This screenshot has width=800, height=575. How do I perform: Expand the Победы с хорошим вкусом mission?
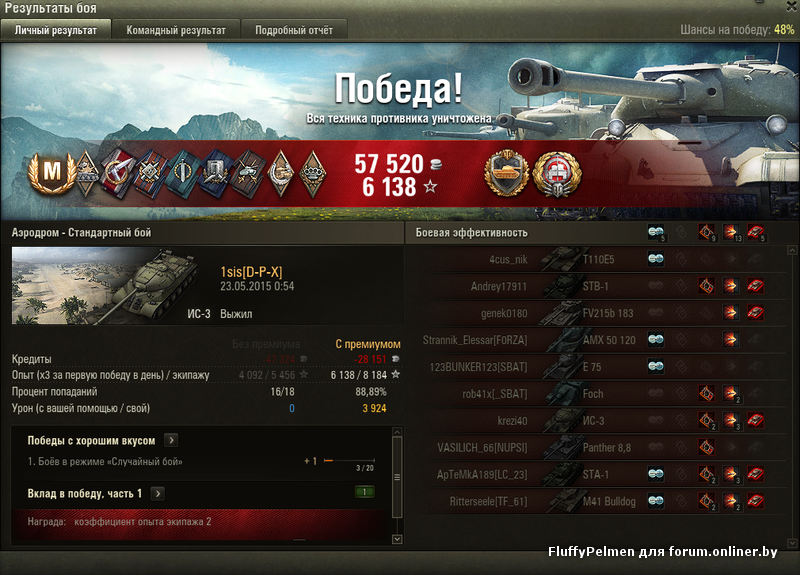[x=171, y=440]
